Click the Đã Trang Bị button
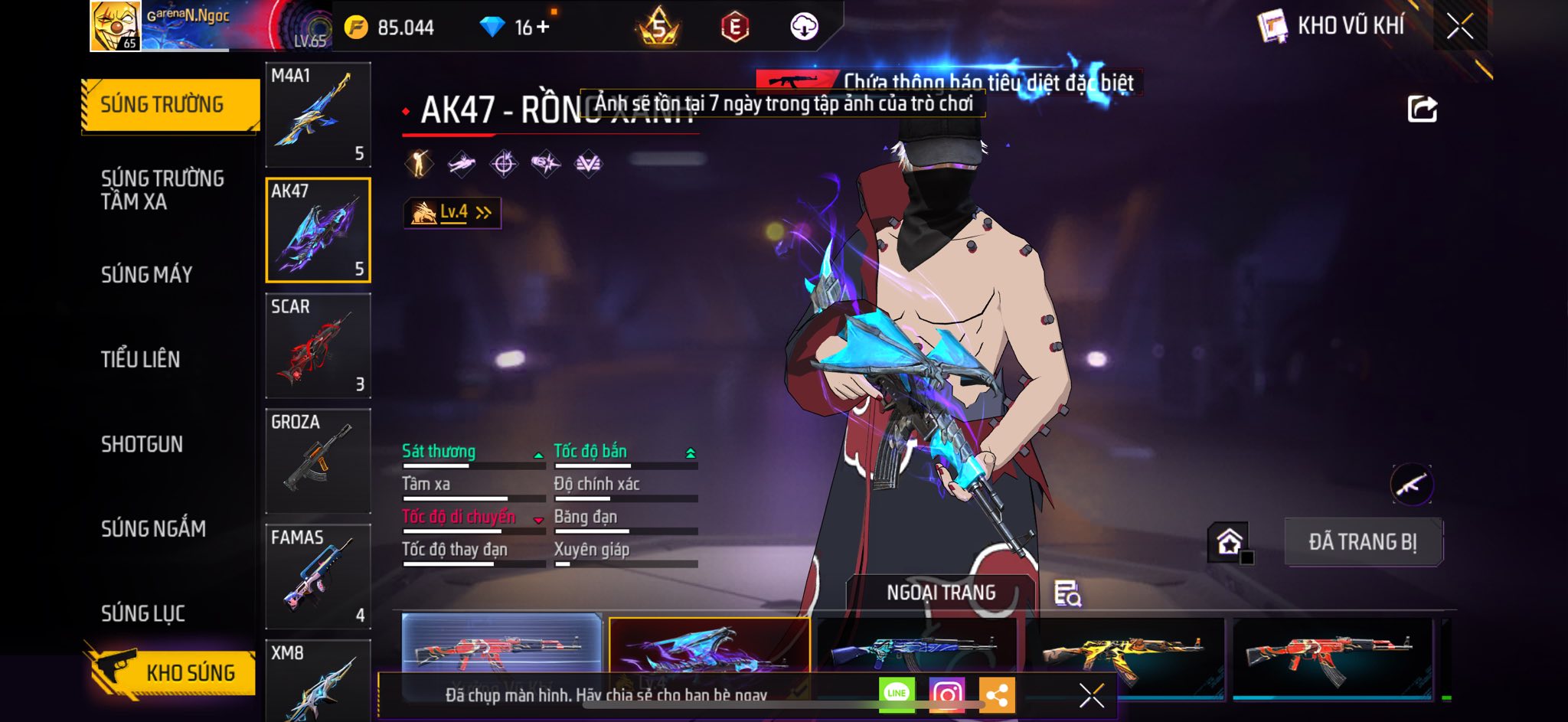Screen dimensions: 1568x722 (x=1363, y=542)
